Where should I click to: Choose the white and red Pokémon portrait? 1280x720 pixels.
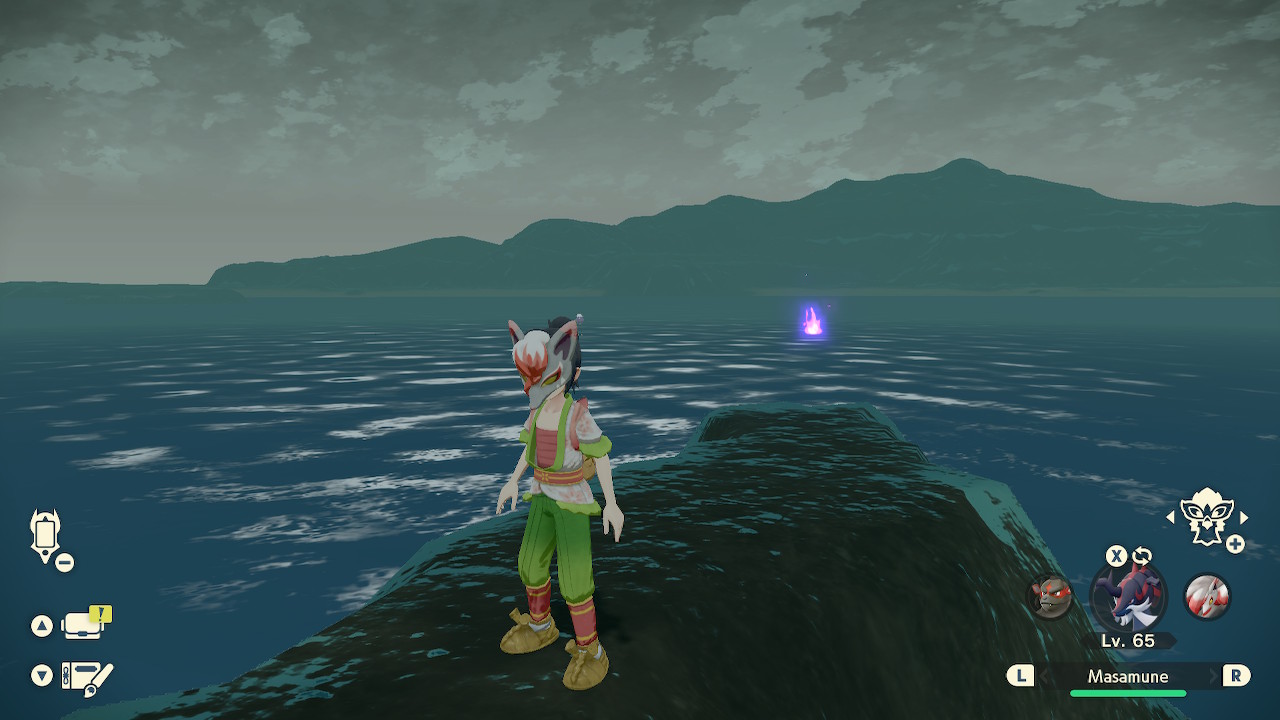[x=1206, y=597]
